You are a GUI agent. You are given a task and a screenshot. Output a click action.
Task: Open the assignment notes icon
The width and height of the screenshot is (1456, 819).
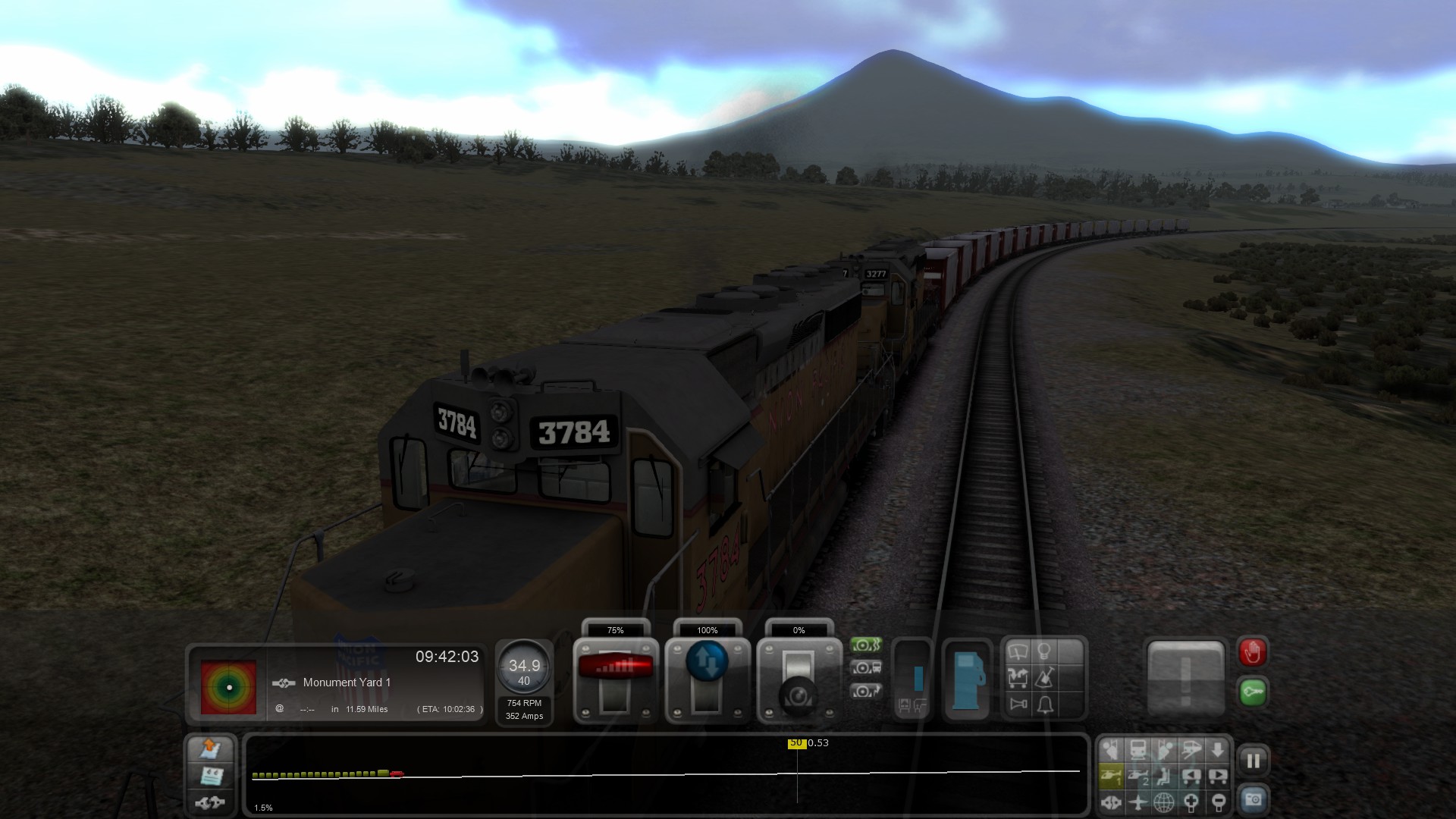pos(210,776)
